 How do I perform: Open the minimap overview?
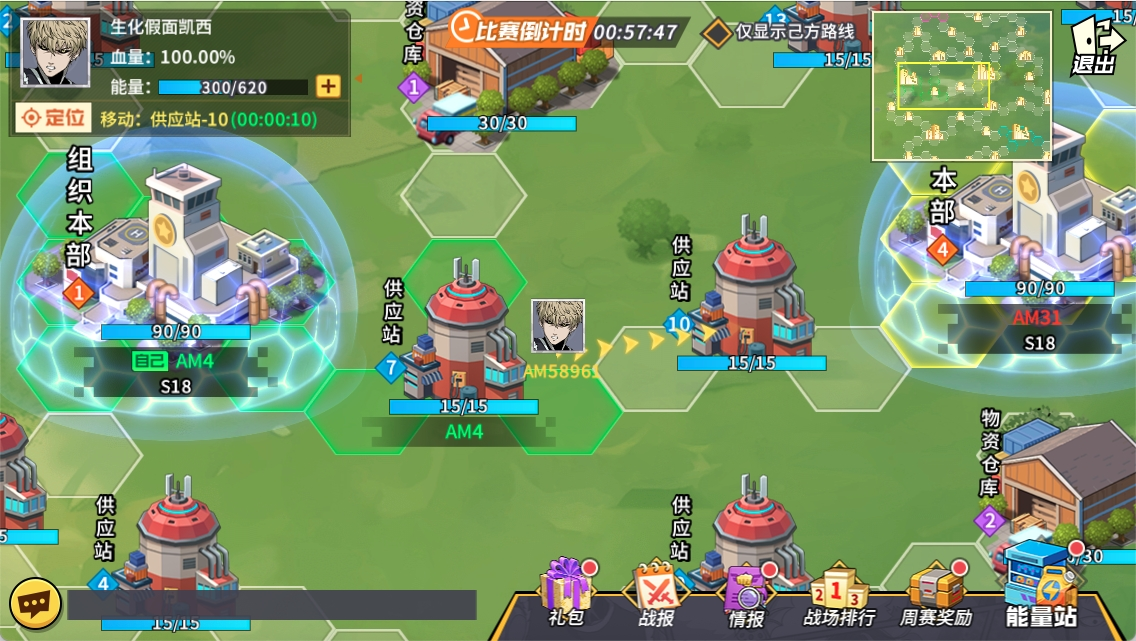(961, 86)
